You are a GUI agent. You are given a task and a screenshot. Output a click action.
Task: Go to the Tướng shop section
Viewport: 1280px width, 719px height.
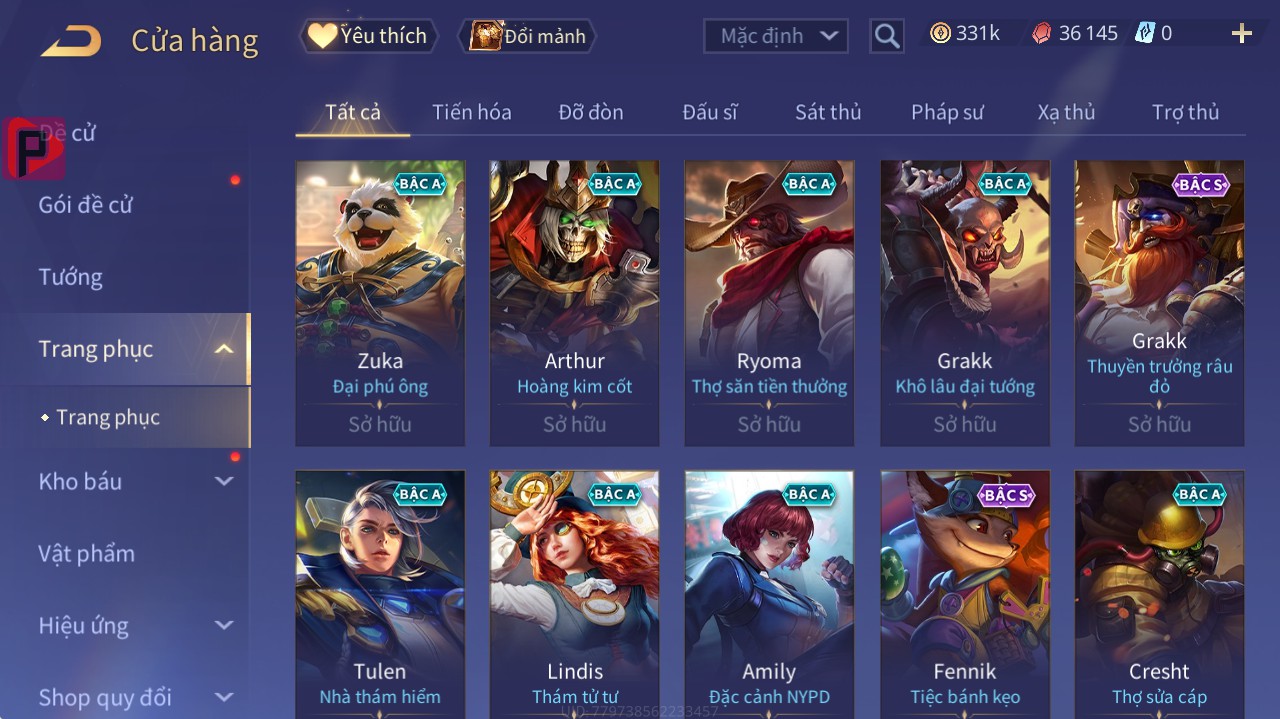point(70,277)
